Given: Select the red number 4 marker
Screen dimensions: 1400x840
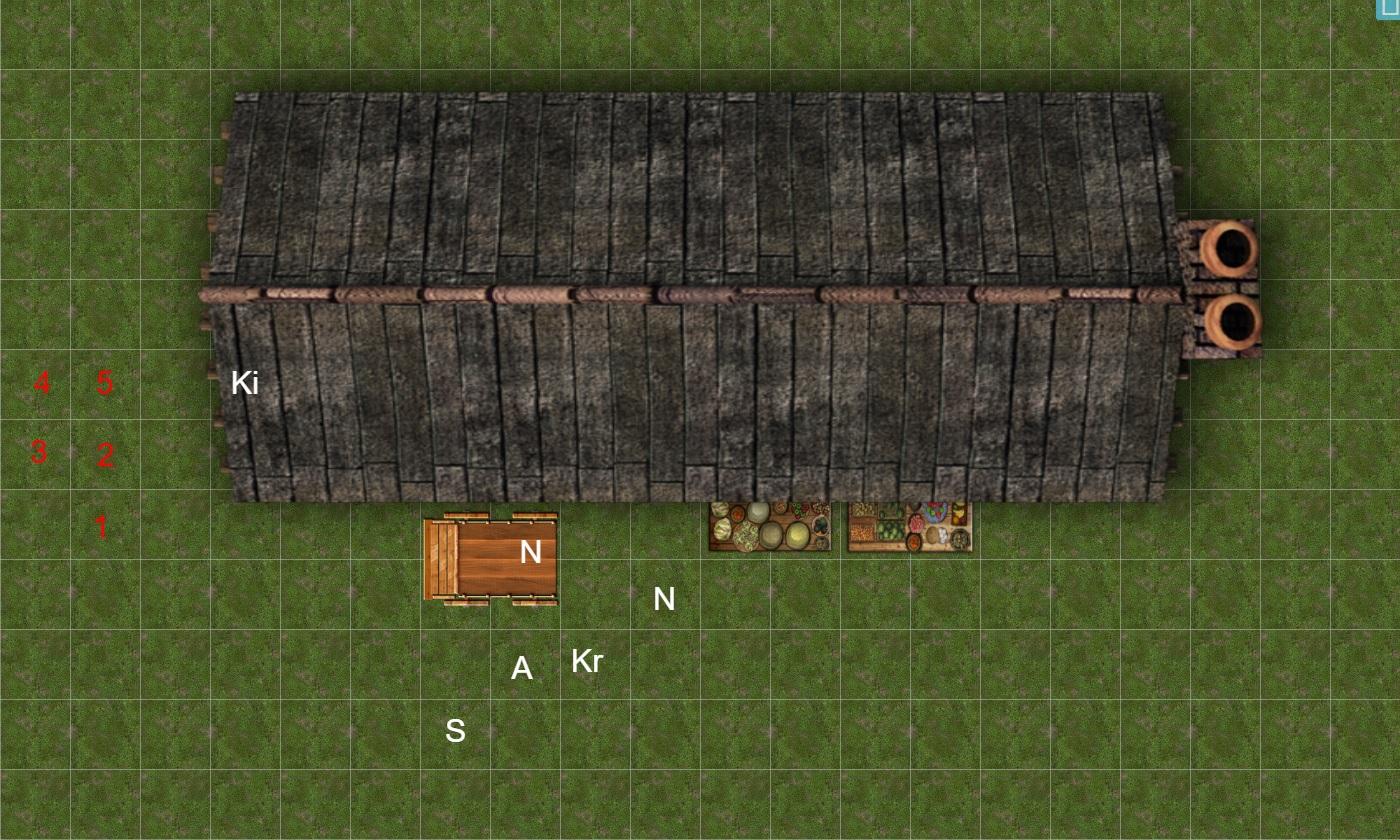Looking at the screenshot, I should tap(42, 382).
